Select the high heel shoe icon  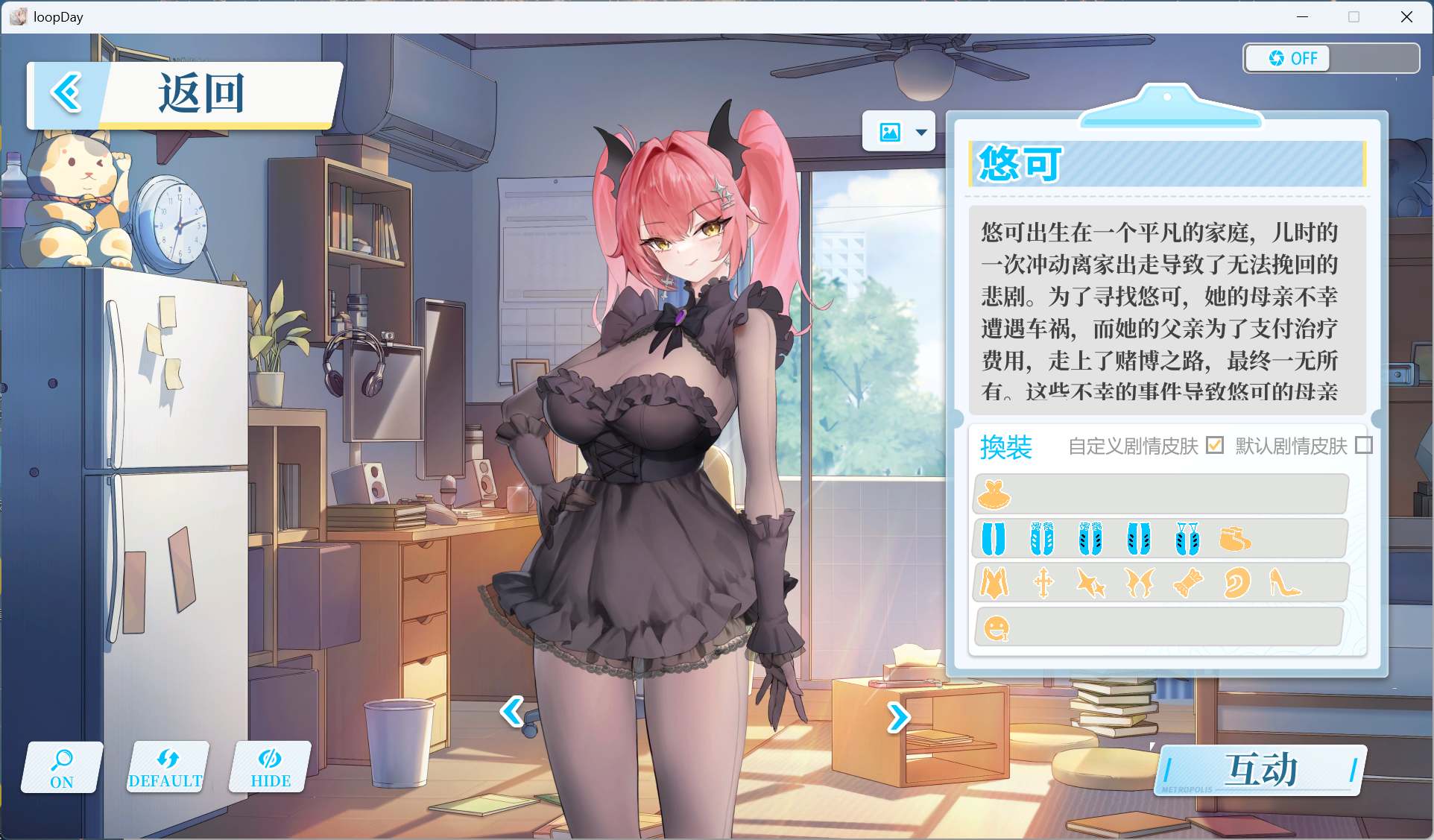pos(1284,584)
